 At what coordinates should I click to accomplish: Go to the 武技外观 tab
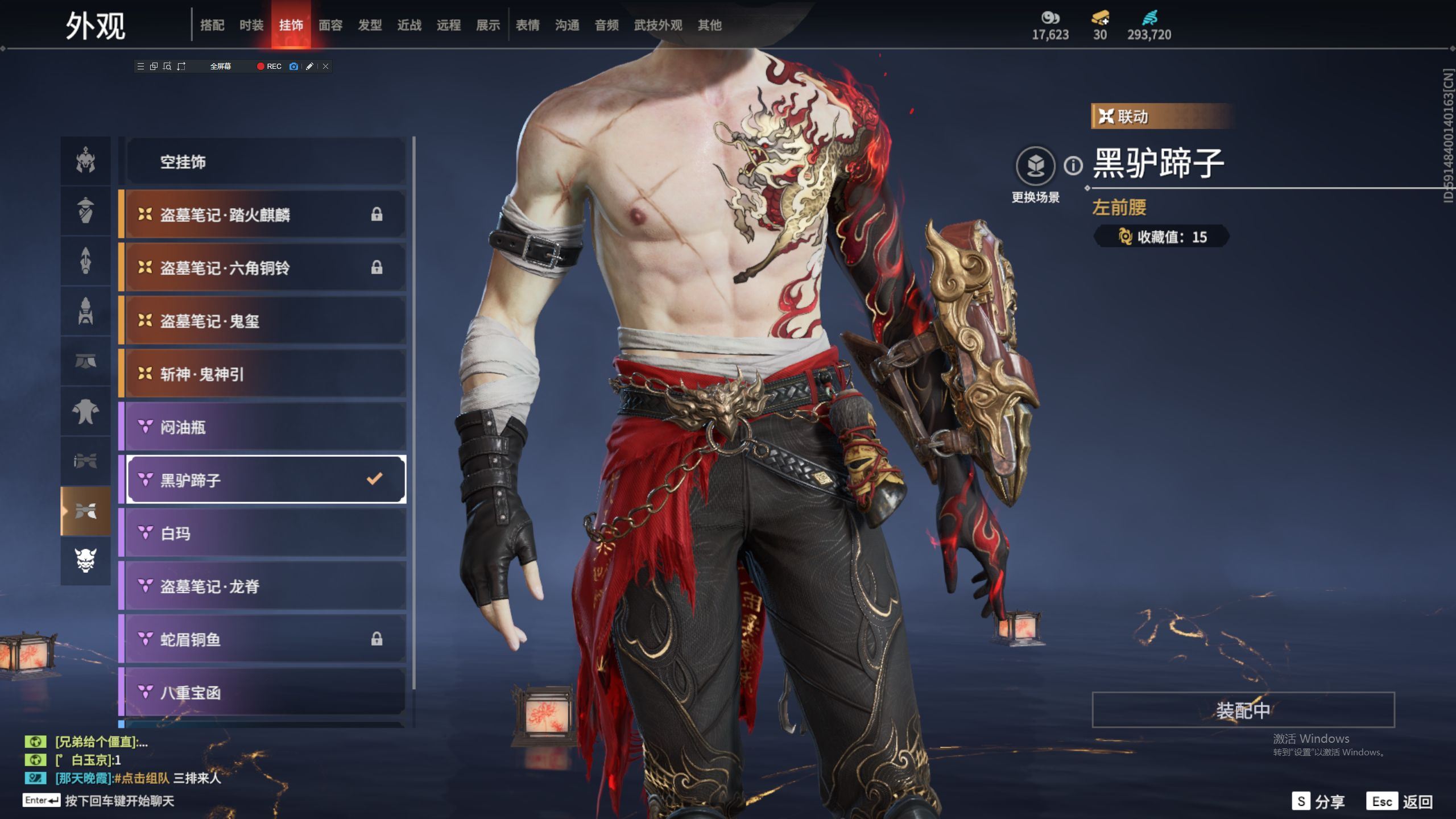(658, 25)
